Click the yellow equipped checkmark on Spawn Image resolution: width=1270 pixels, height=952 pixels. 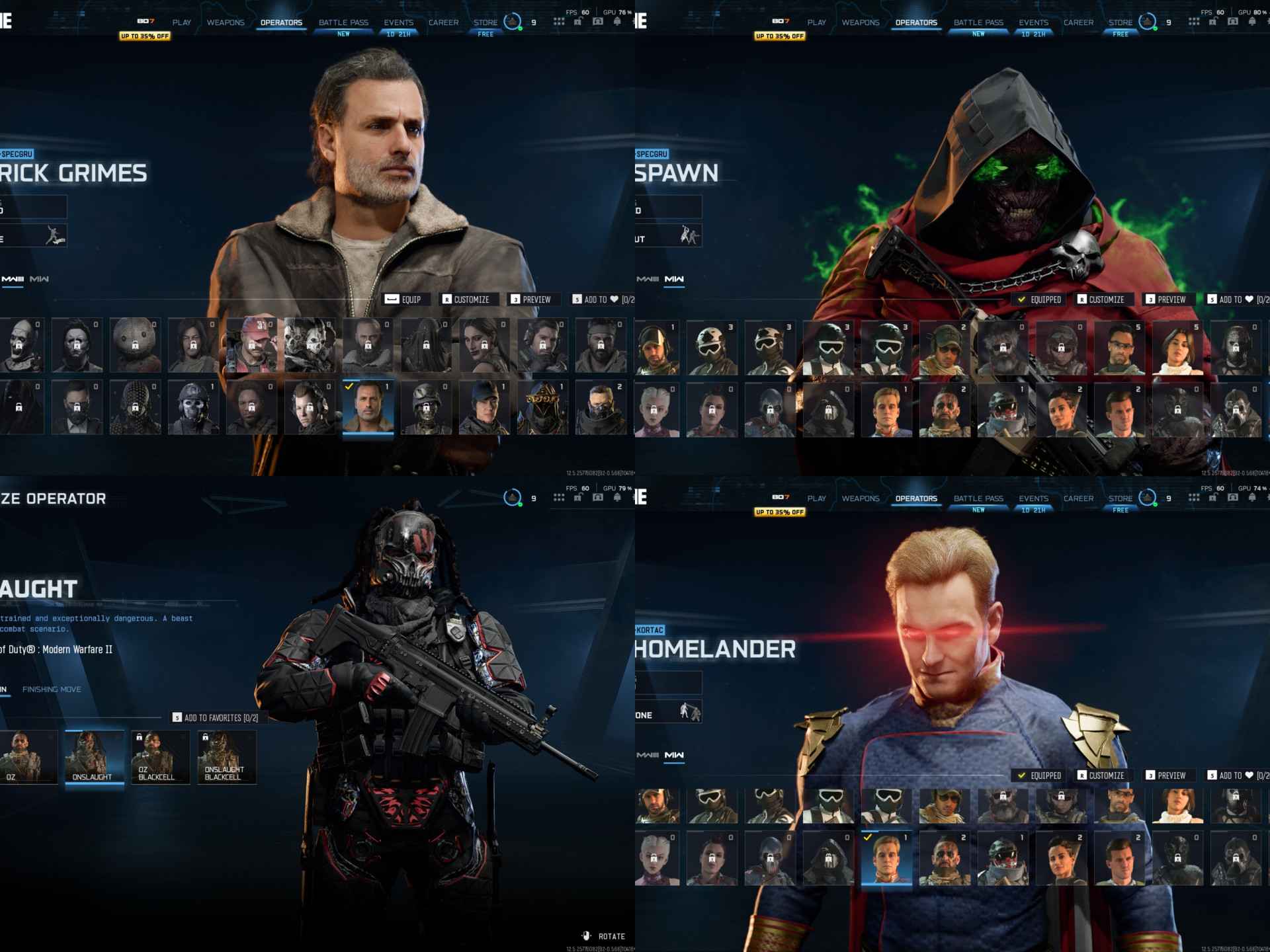pyautogui.click(x=1021, y=299)
